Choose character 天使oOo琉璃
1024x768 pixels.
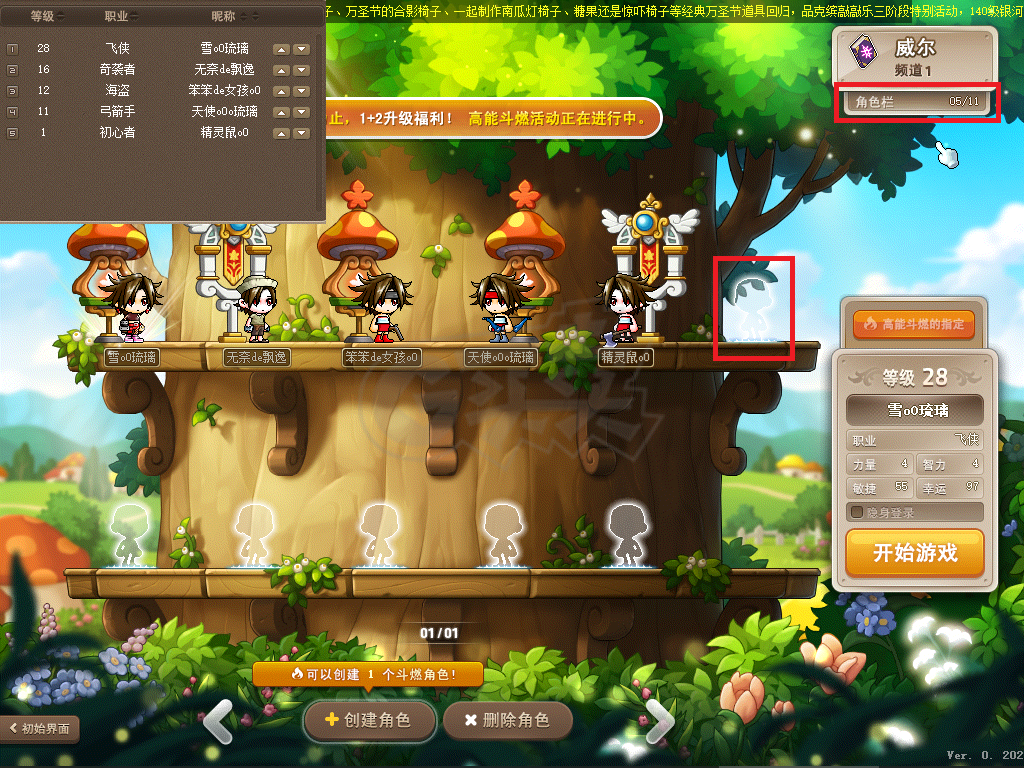tap(500, 306)
